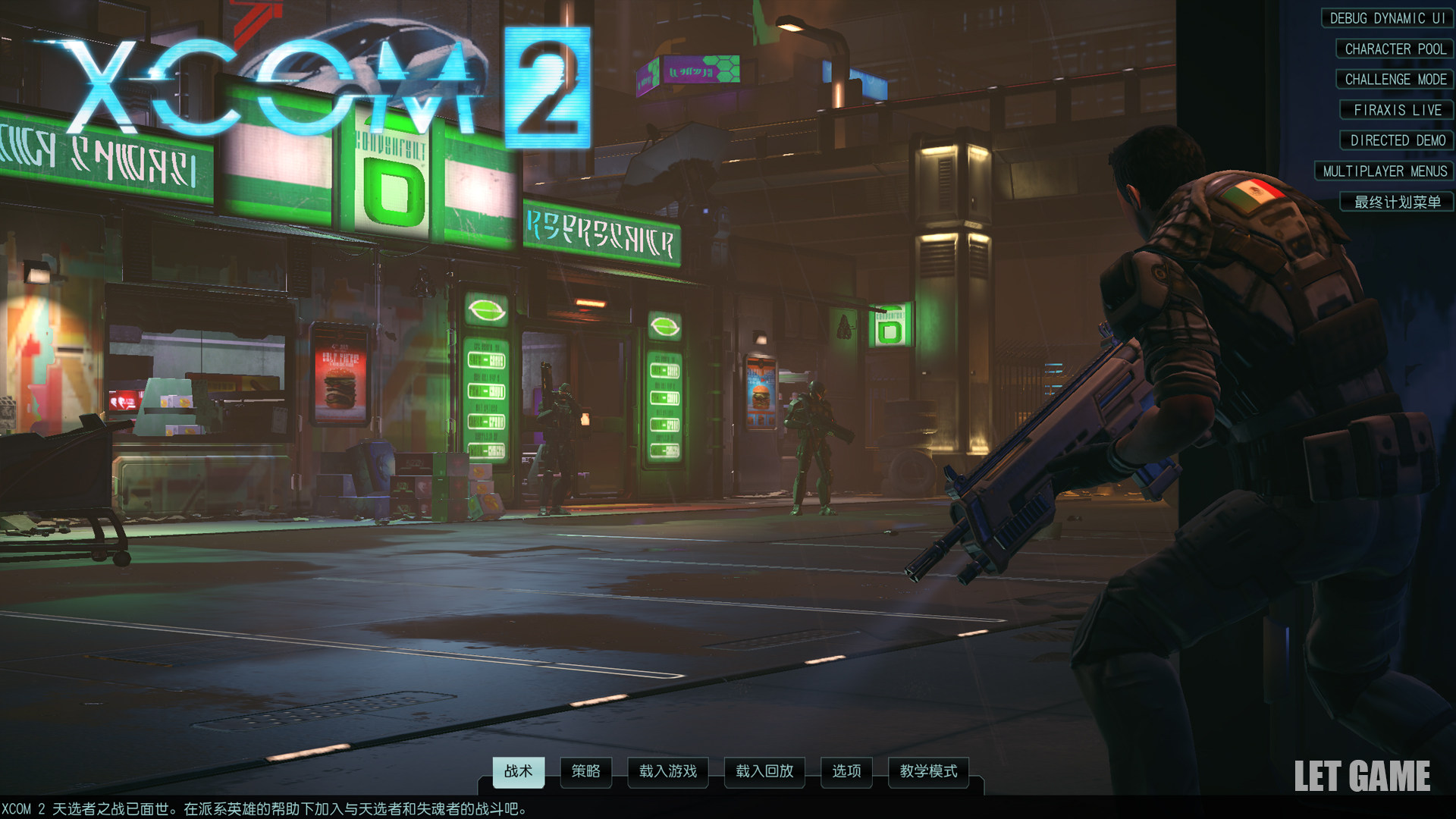This screenshot has width=1456, height=819.
Task: Enter Challenge Mode
Action: [1395, 80]
